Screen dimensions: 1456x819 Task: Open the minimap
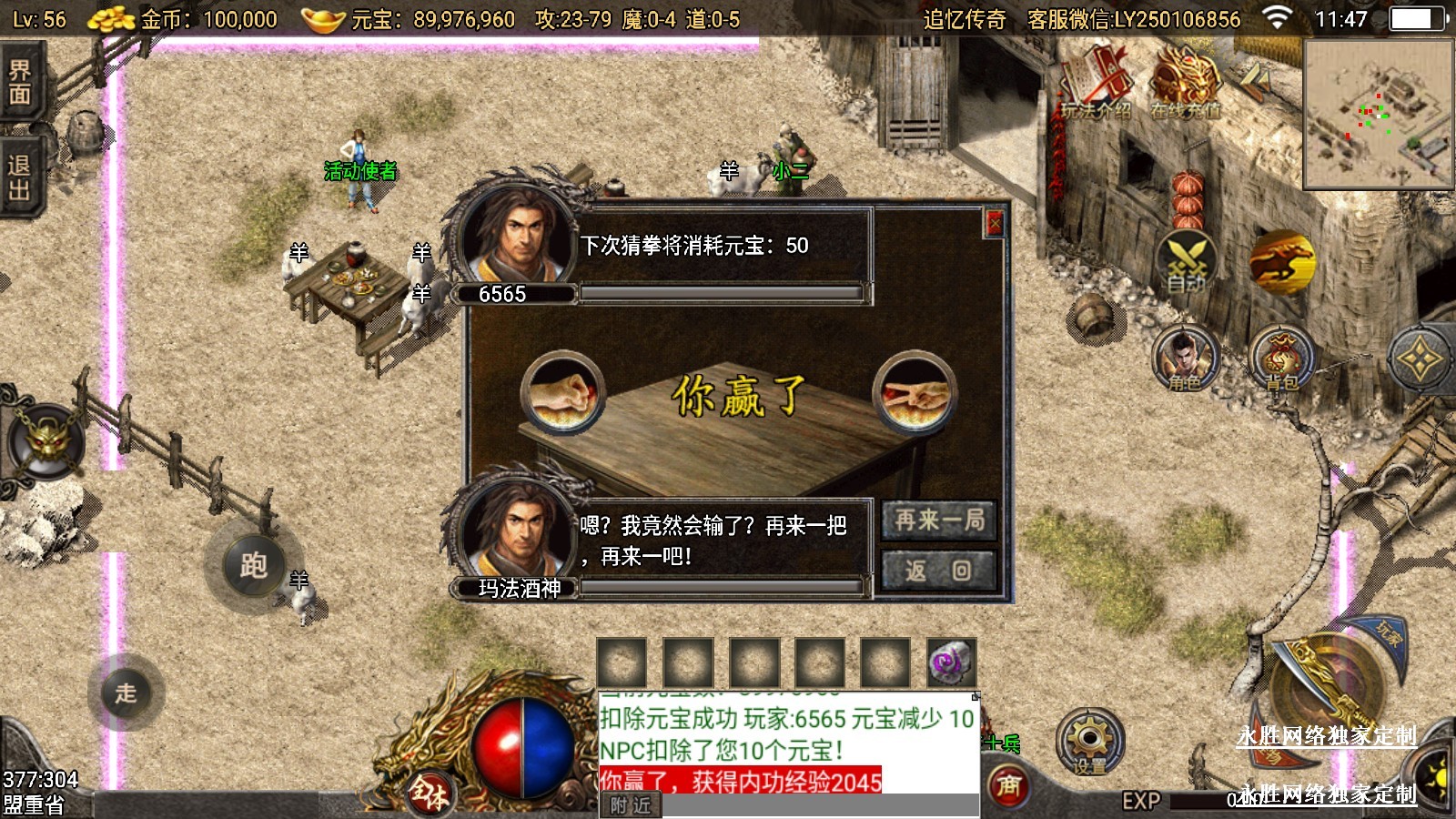(1378, 115)
